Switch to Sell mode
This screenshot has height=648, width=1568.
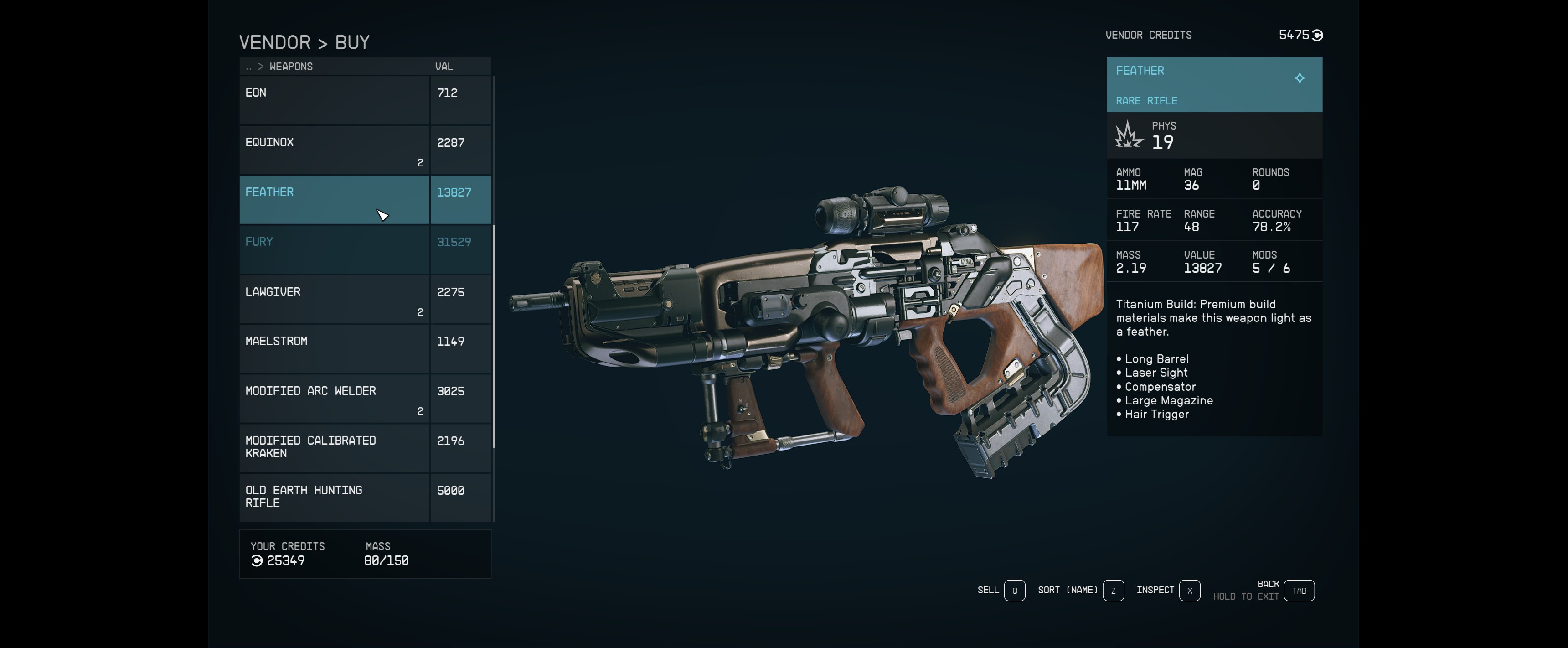[x=1014, y=590]
